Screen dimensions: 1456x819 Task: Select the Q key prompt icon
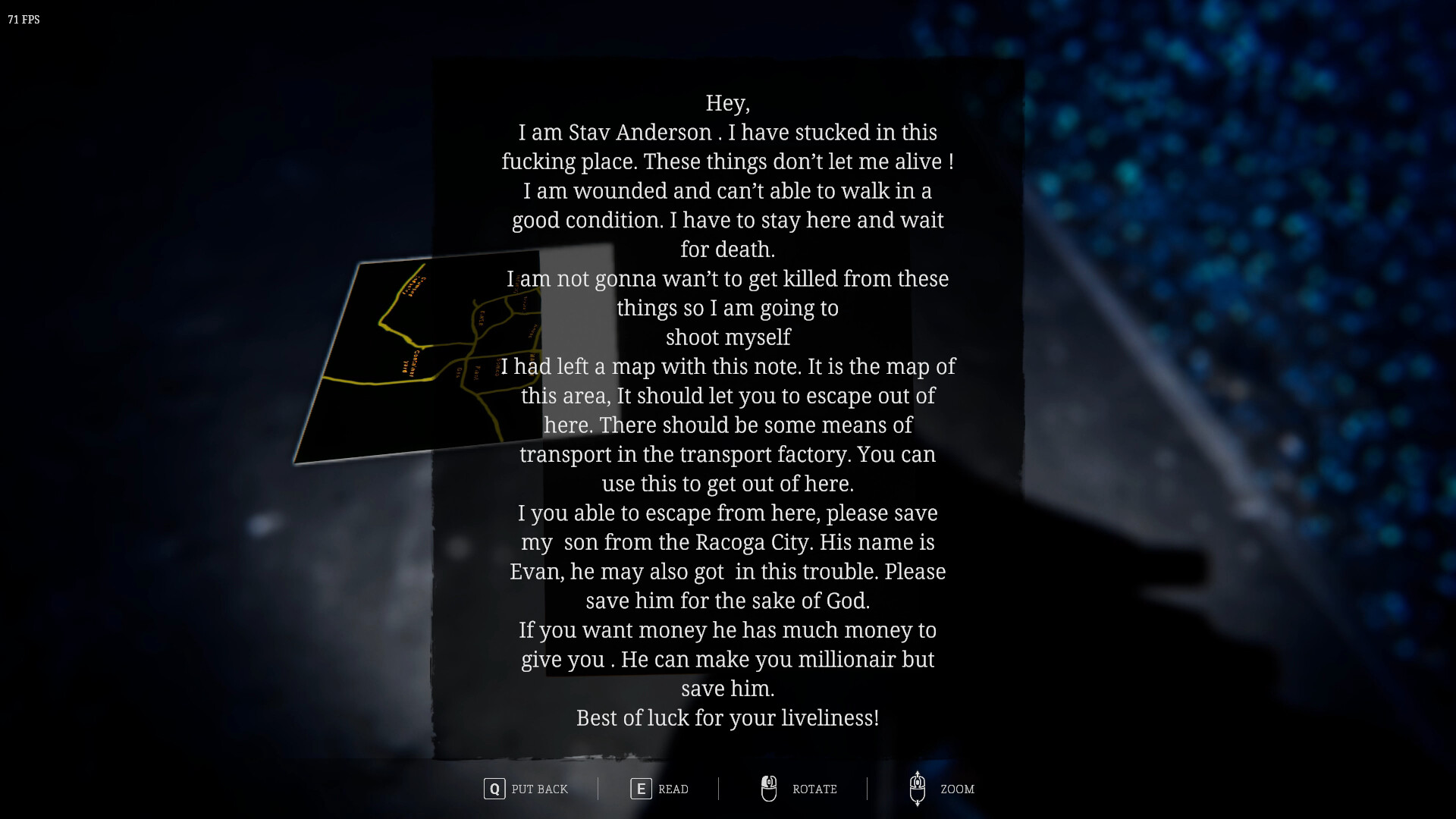click(494, 789)
